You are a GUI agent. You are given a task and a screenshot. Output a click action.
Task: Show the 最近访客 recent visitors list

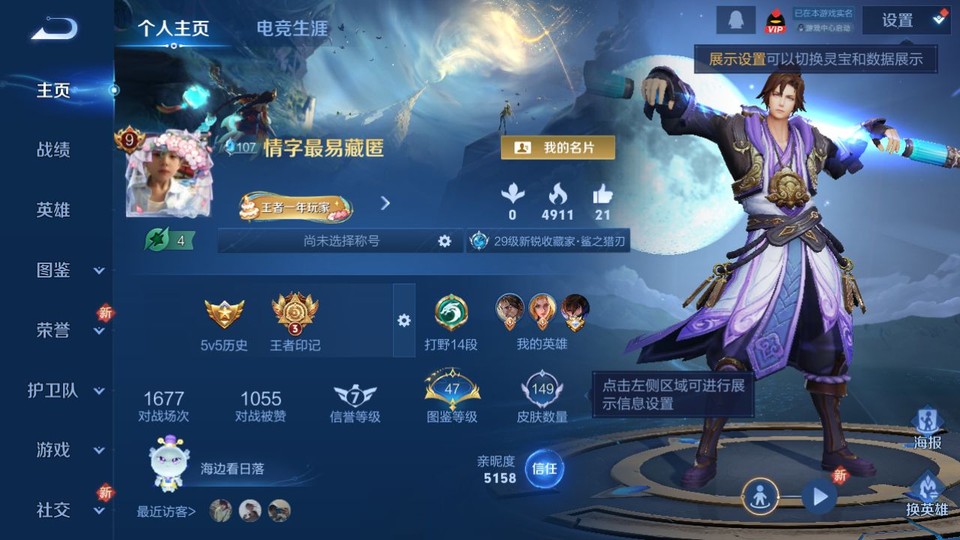pos(166,511)
